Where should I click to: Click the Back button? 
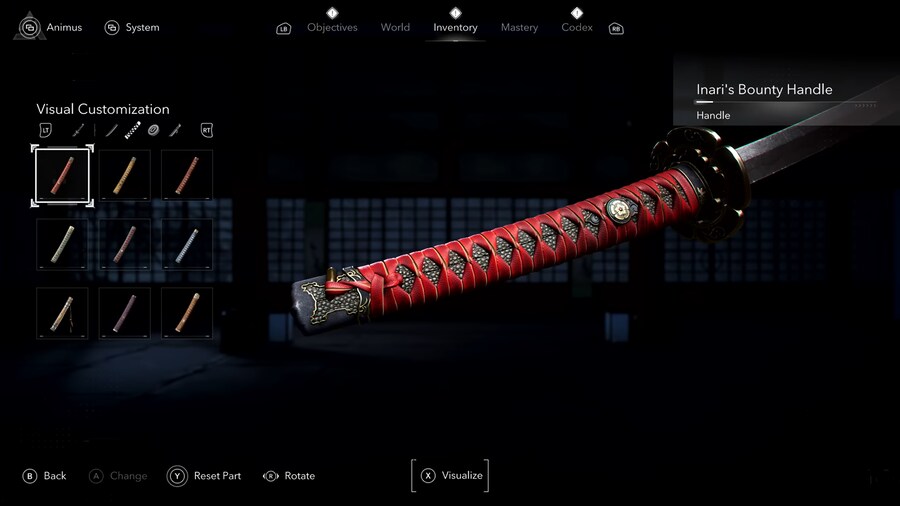[45, 476]
